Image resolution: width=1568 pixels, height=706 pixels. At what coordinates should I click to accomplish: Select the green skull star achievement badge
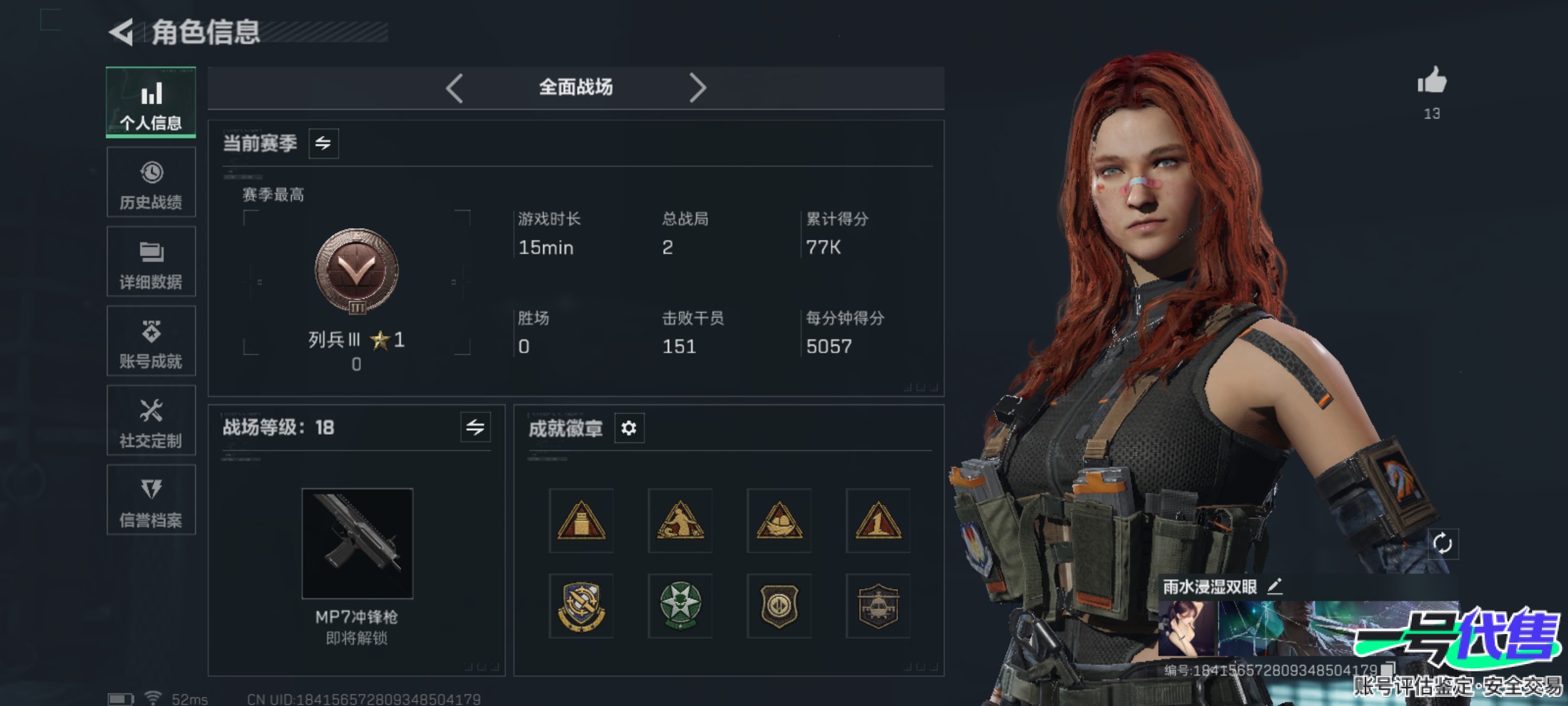point(680,606)
